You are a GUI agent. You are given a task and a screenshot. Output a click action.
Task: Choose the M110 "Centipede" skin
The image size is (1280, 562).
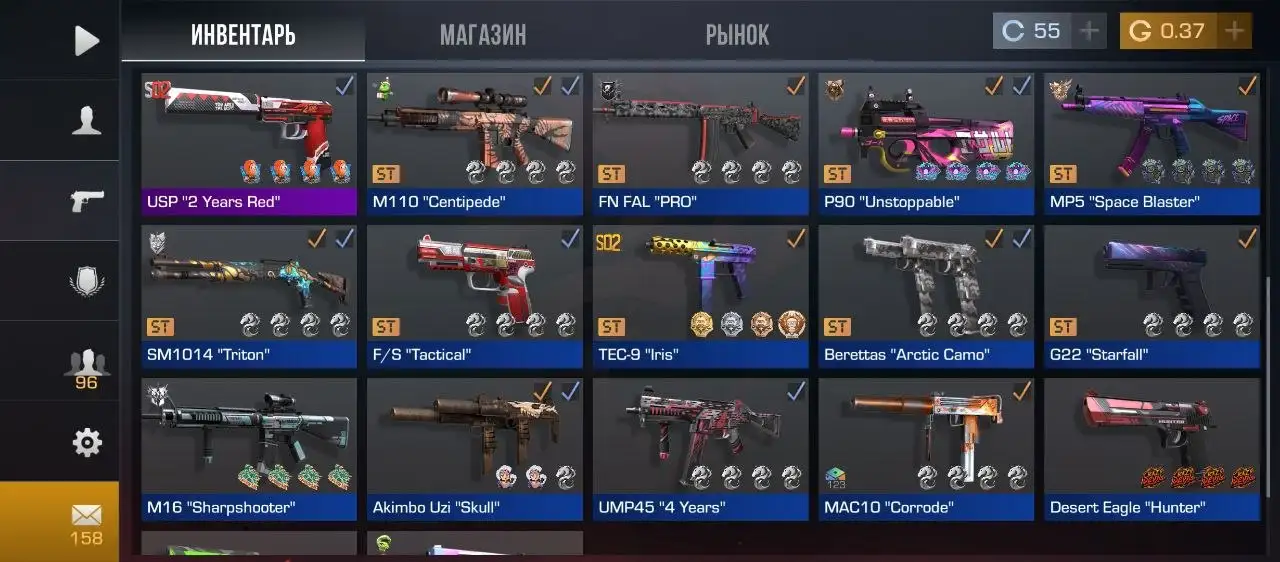coord(475,143)
